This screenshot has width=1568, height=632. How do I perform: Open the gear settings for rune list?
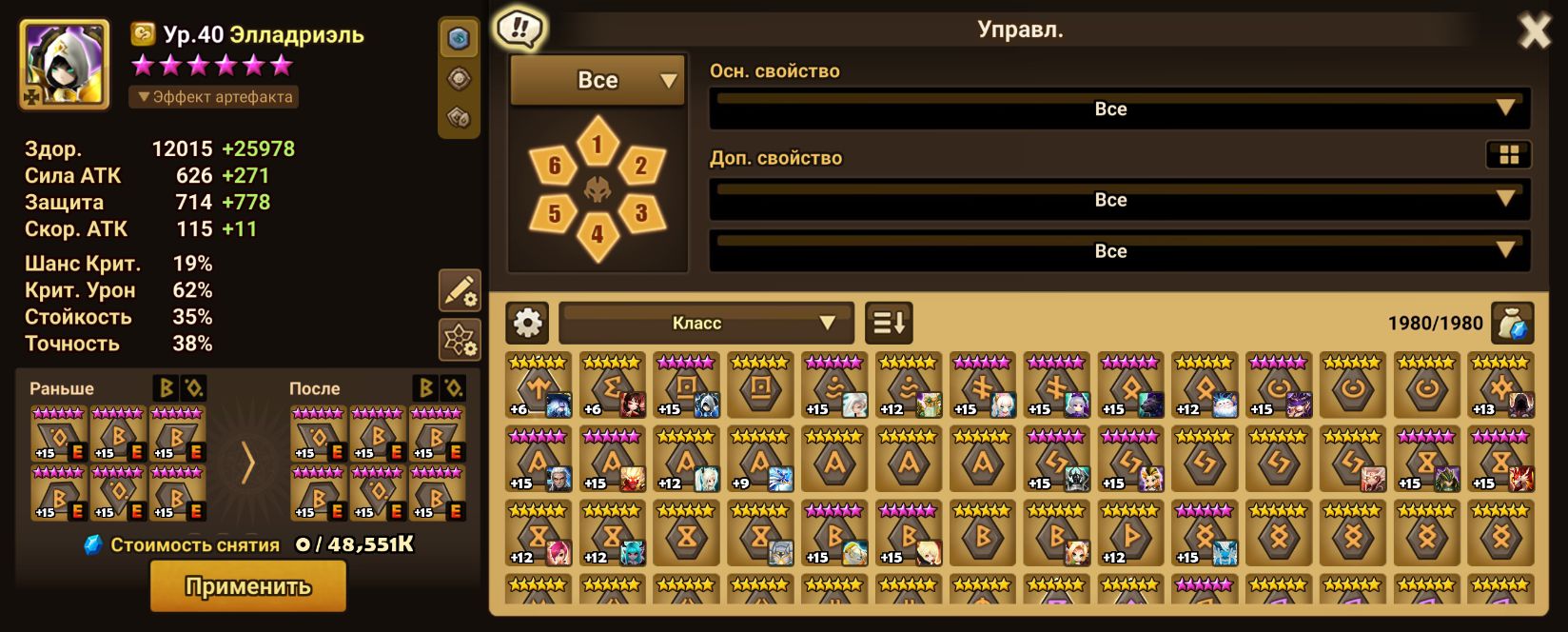pyautogui.click(x=527, y=324)
